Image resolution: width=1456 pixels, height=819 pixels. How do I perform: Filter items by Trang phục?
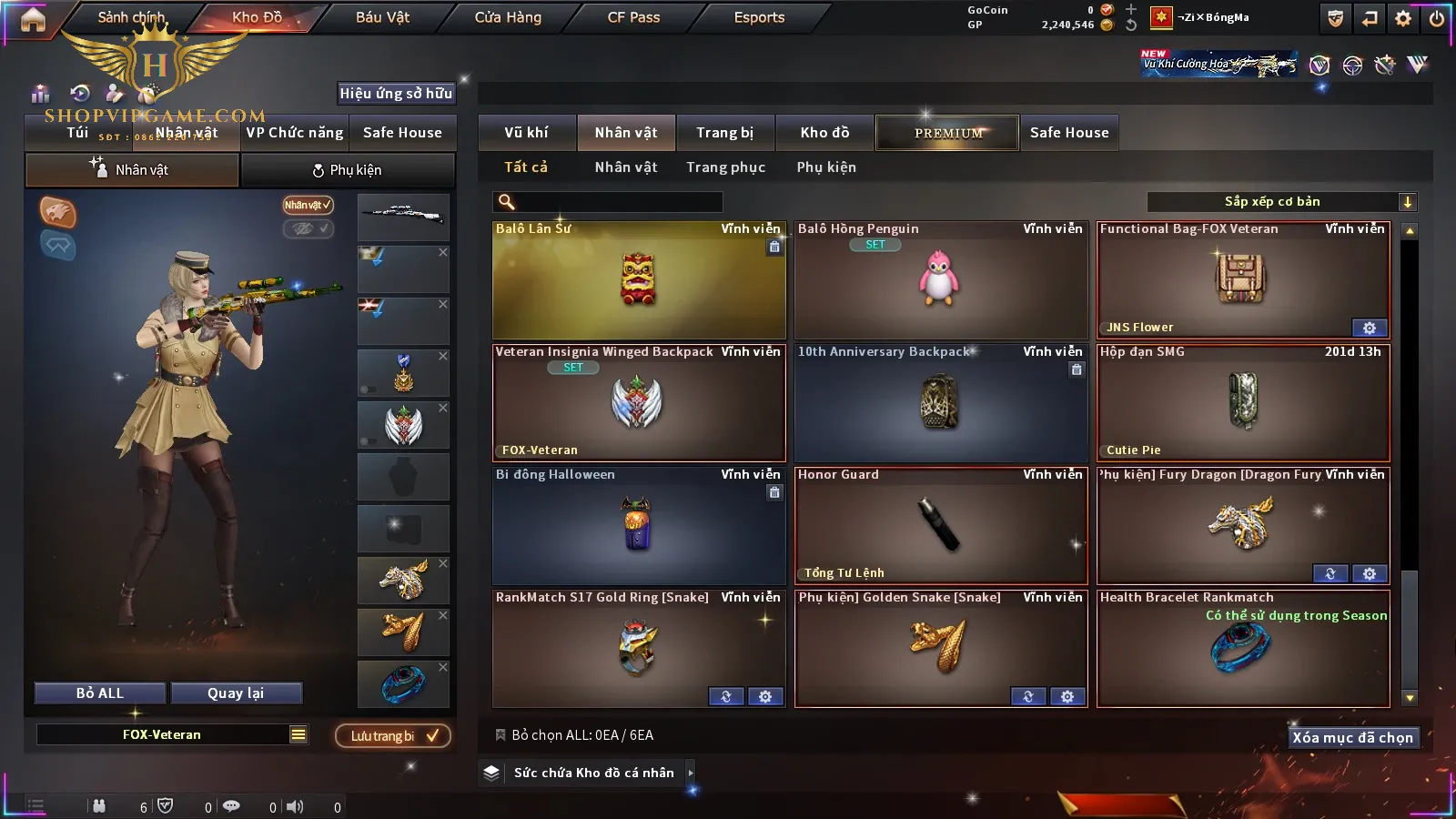coord(725,167)
